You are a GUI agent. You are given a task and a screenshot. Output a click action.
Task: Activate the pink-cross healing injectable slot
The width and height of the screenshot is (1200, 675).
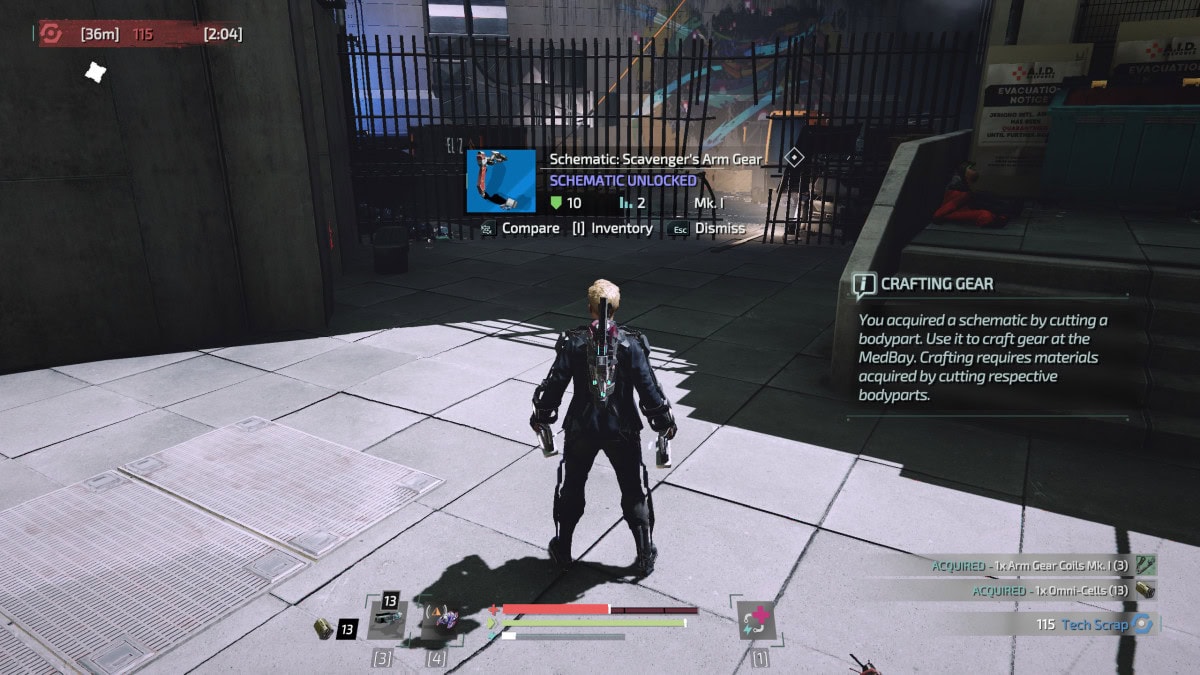point(755,620)
